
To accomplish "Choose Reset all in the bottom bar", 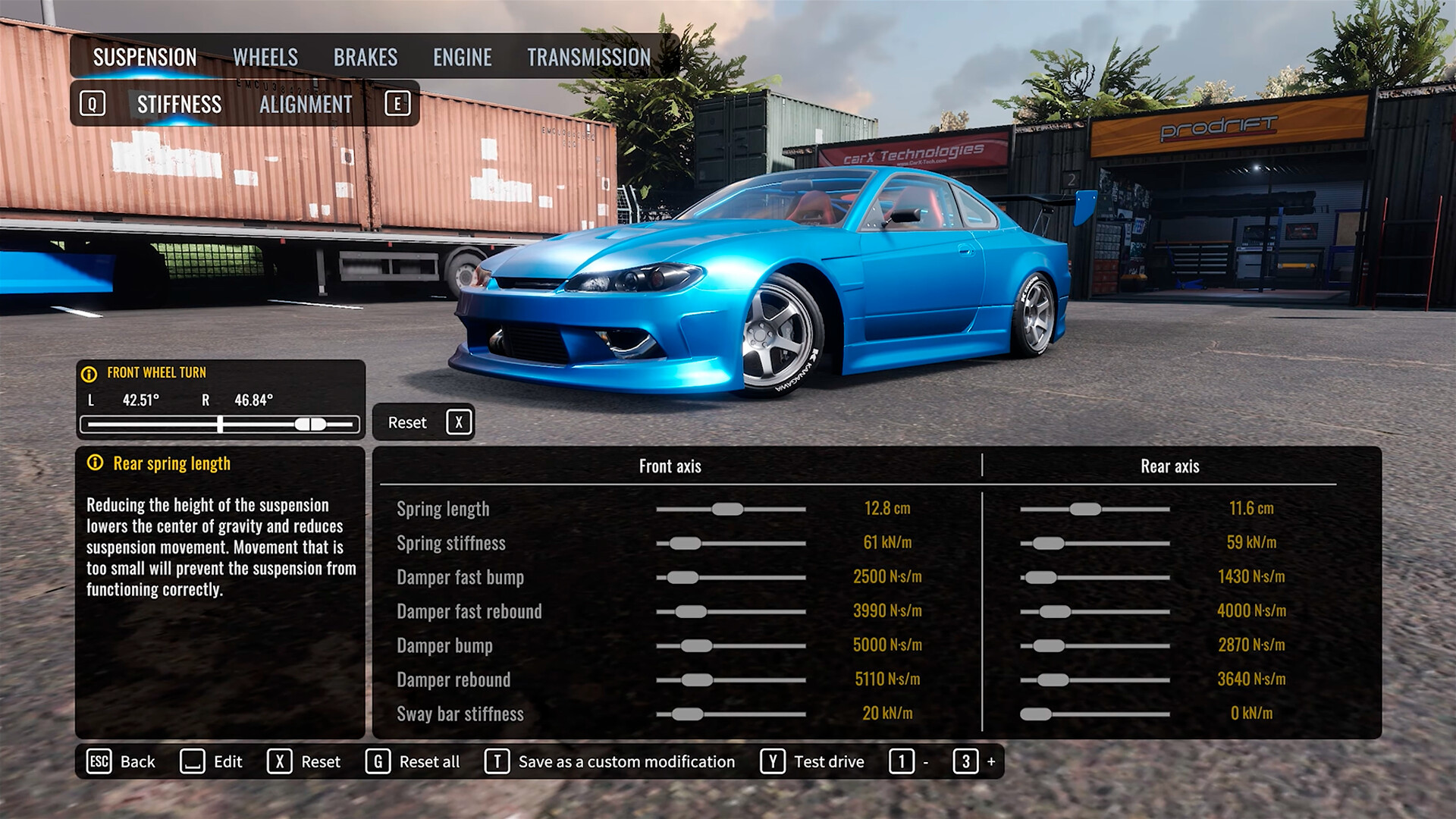I will [413, 761].
